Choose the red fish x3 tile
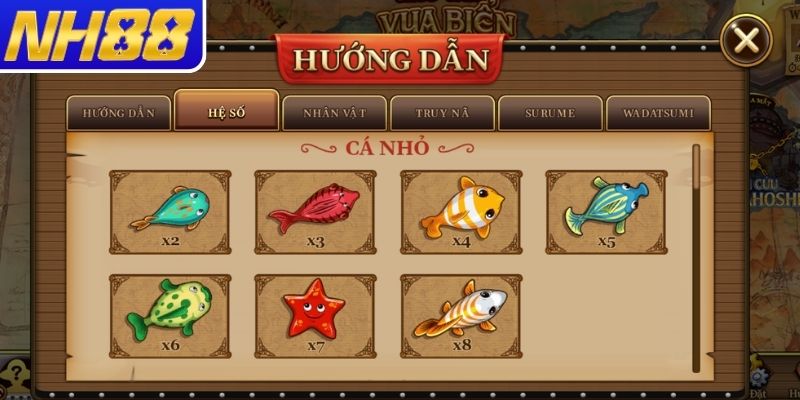The height and width of the screenshot is (400, 800). (x=315, y=212)
